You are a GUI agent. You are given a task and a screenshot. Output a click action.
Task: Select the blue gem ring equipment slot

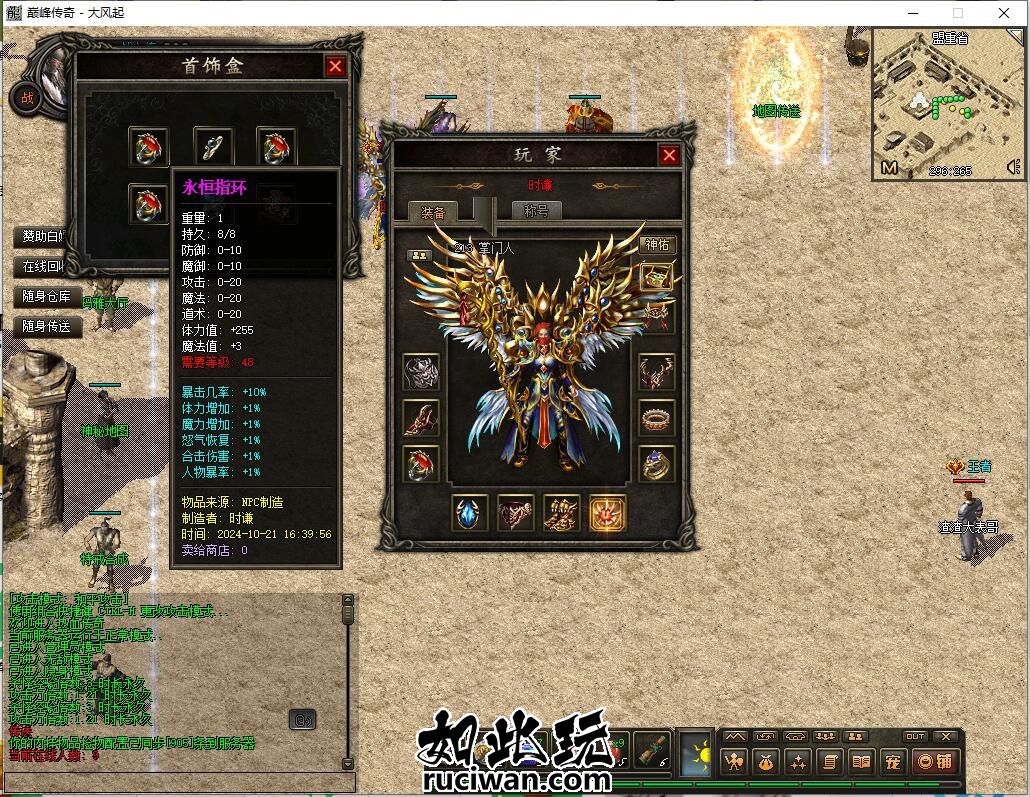click(x=656, y=464)
